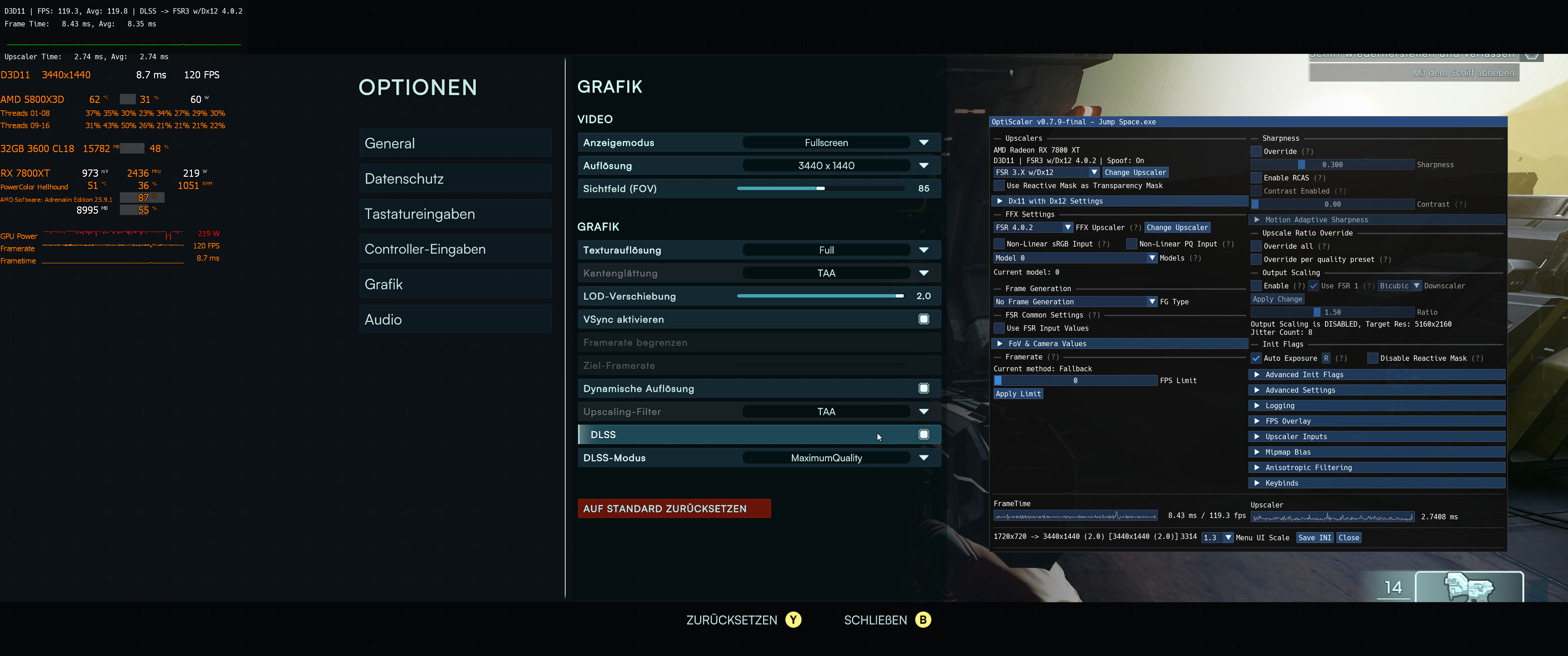1568x656 pixels.
Task: Toggle the DLSS checkbox
Action: [923, 435]
